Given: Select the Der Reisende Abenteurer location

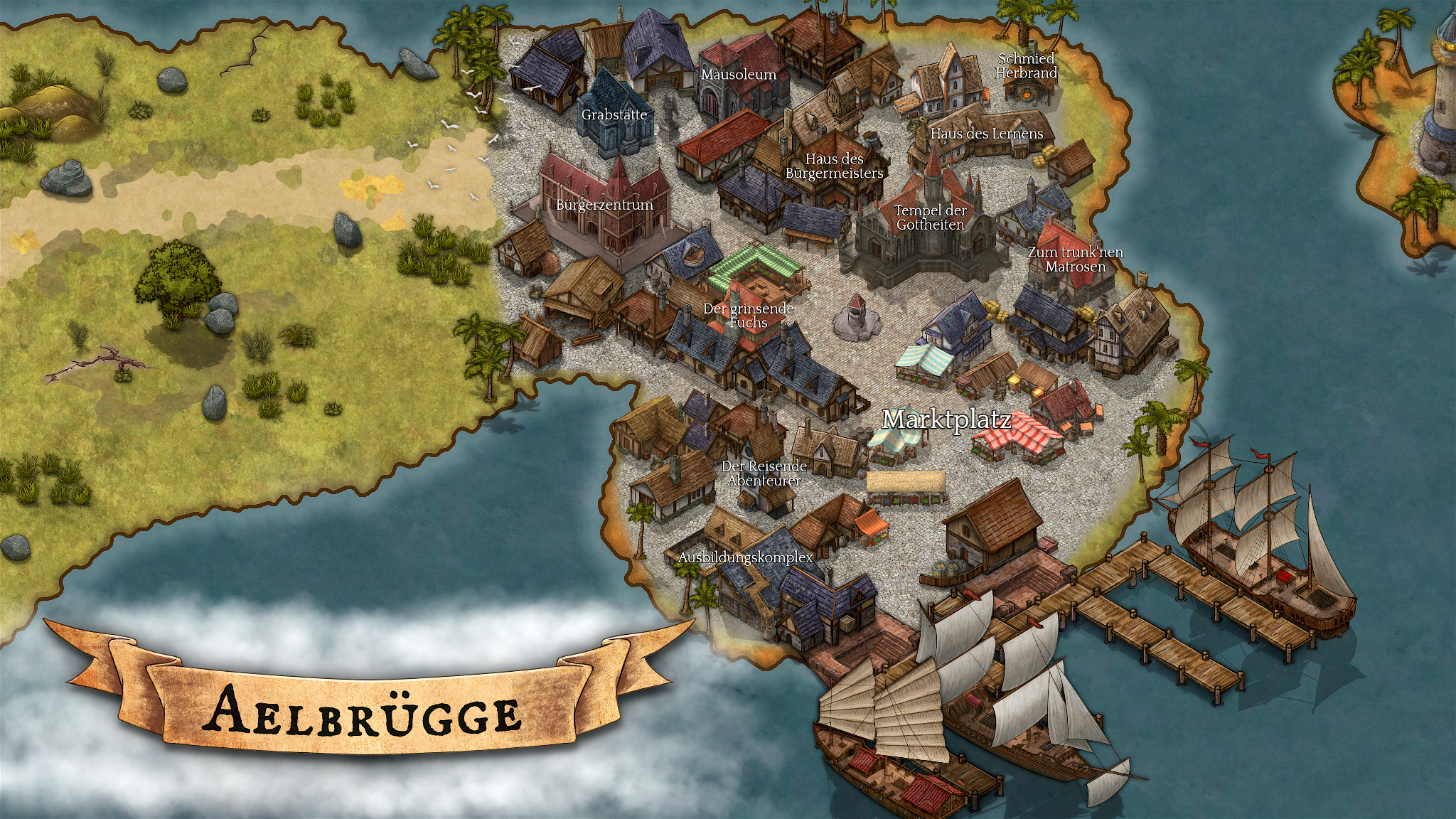Looking at the screenshot, I should click(764, 473).
